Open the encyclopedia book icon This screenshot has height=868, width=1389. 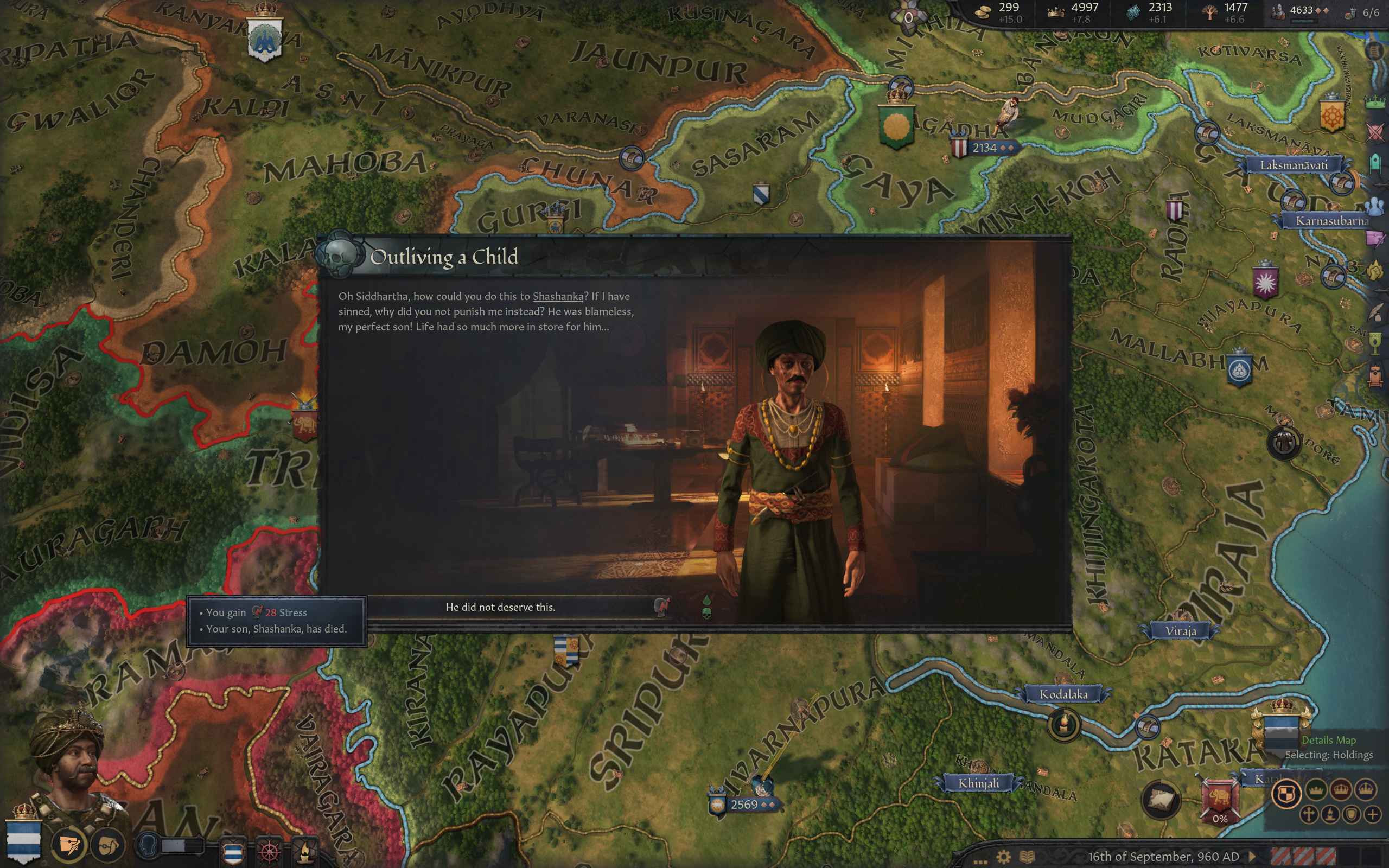click(1028, 857)
